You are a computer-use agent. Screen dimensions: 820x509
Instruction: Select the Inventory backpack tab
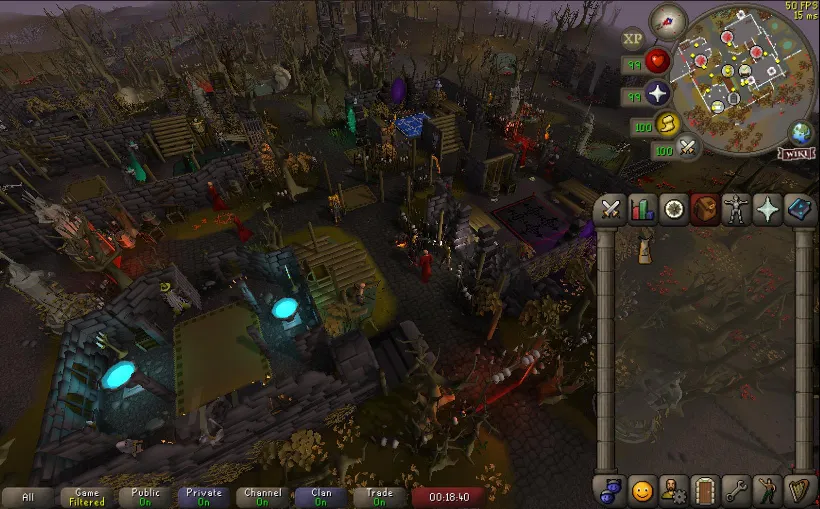point(705,210)
